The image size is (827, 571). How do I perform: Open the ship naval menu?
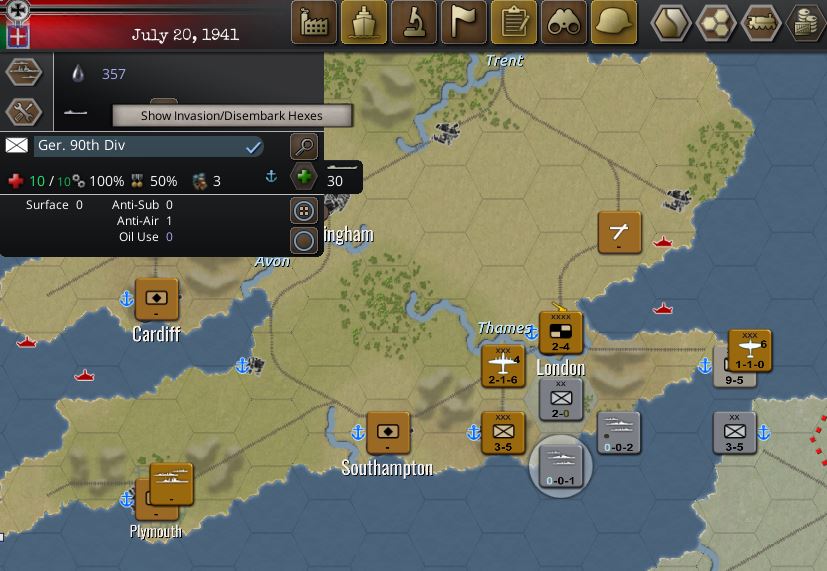pyautogui.click(x=364, y=22)
